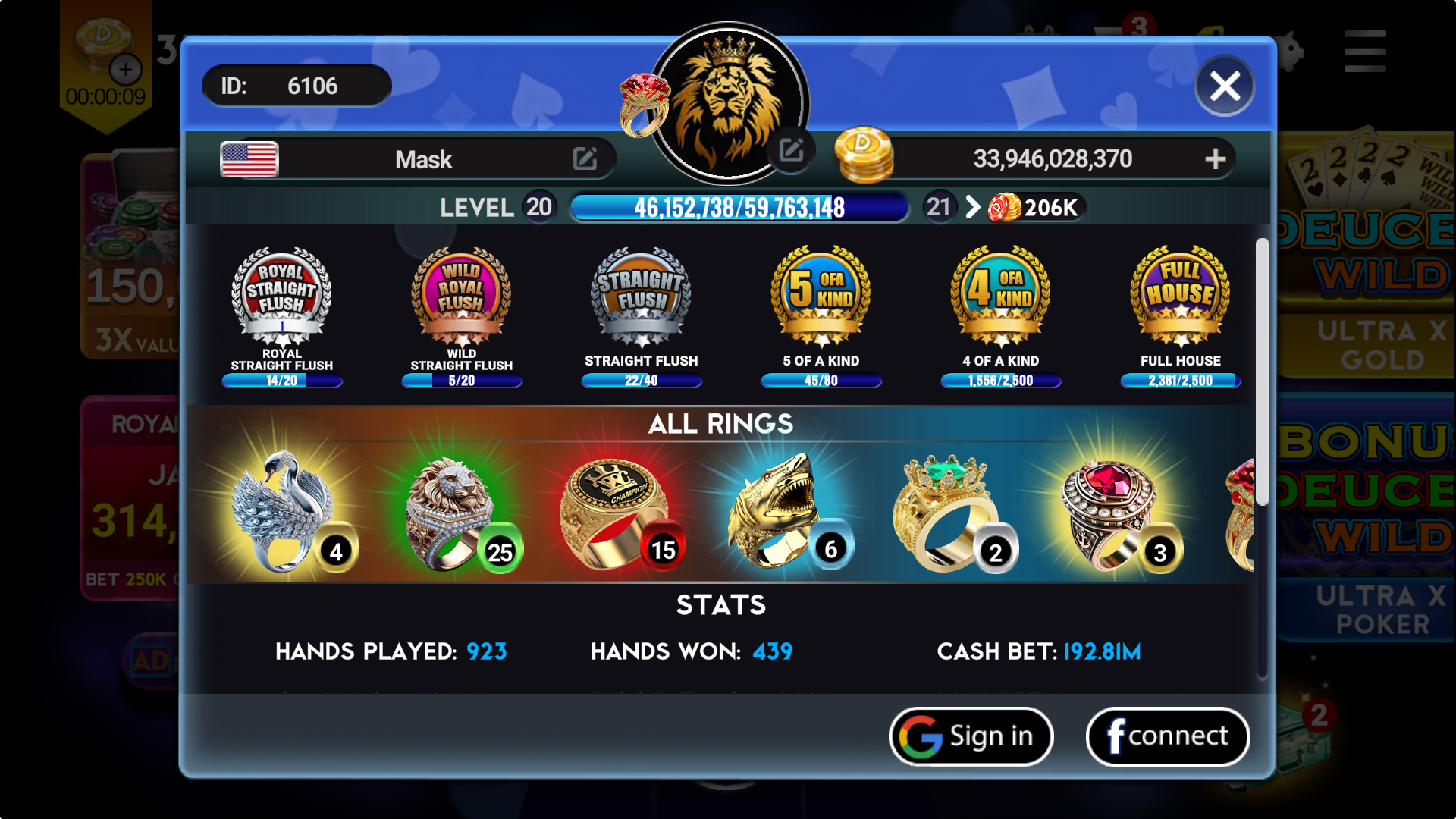Image resolution: width=1456 pixels, height=819 pixels.
Task: Connect with Facebook
Action: (1167, 736)
